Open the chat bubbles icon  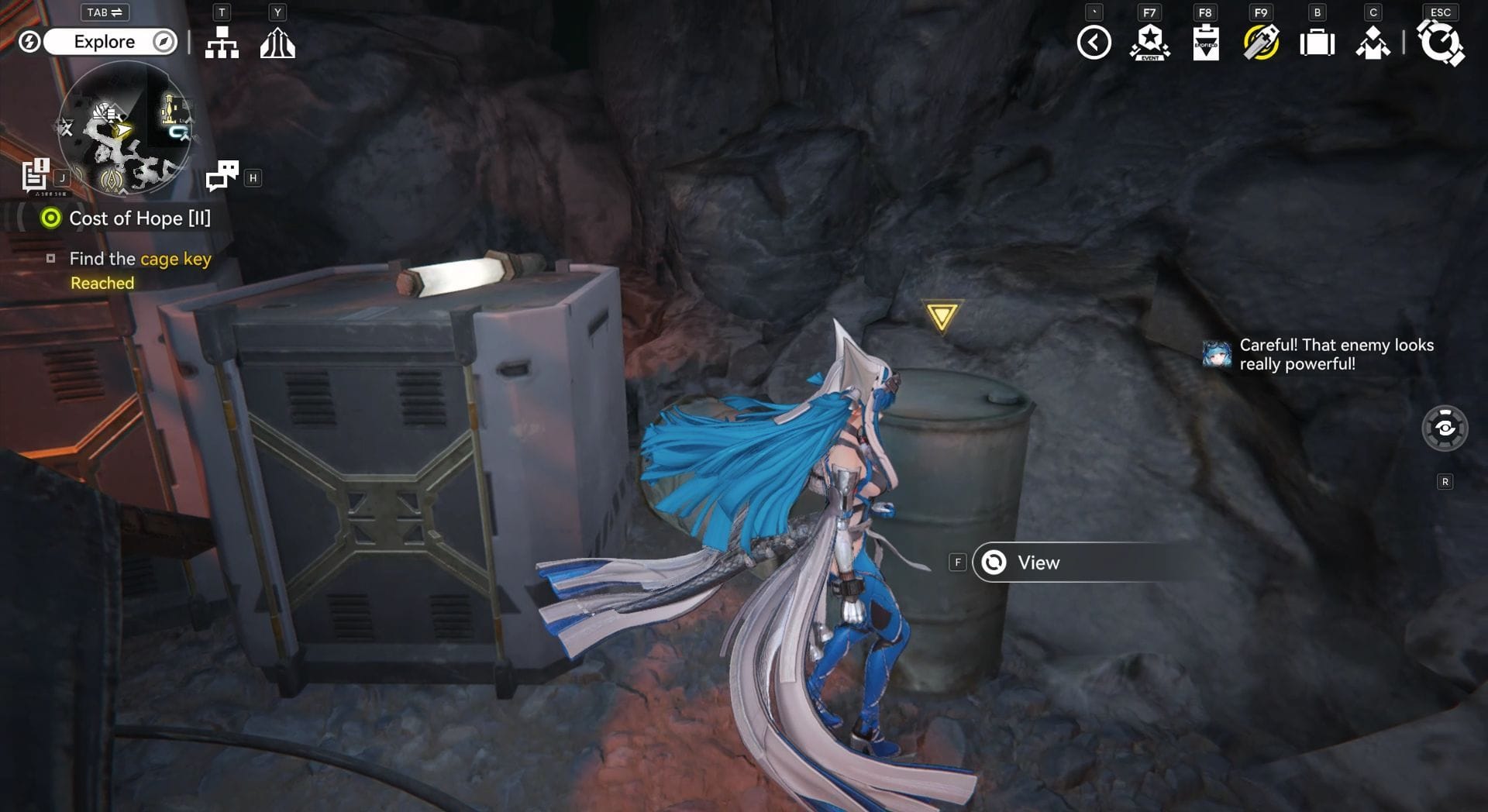[222, 176]
